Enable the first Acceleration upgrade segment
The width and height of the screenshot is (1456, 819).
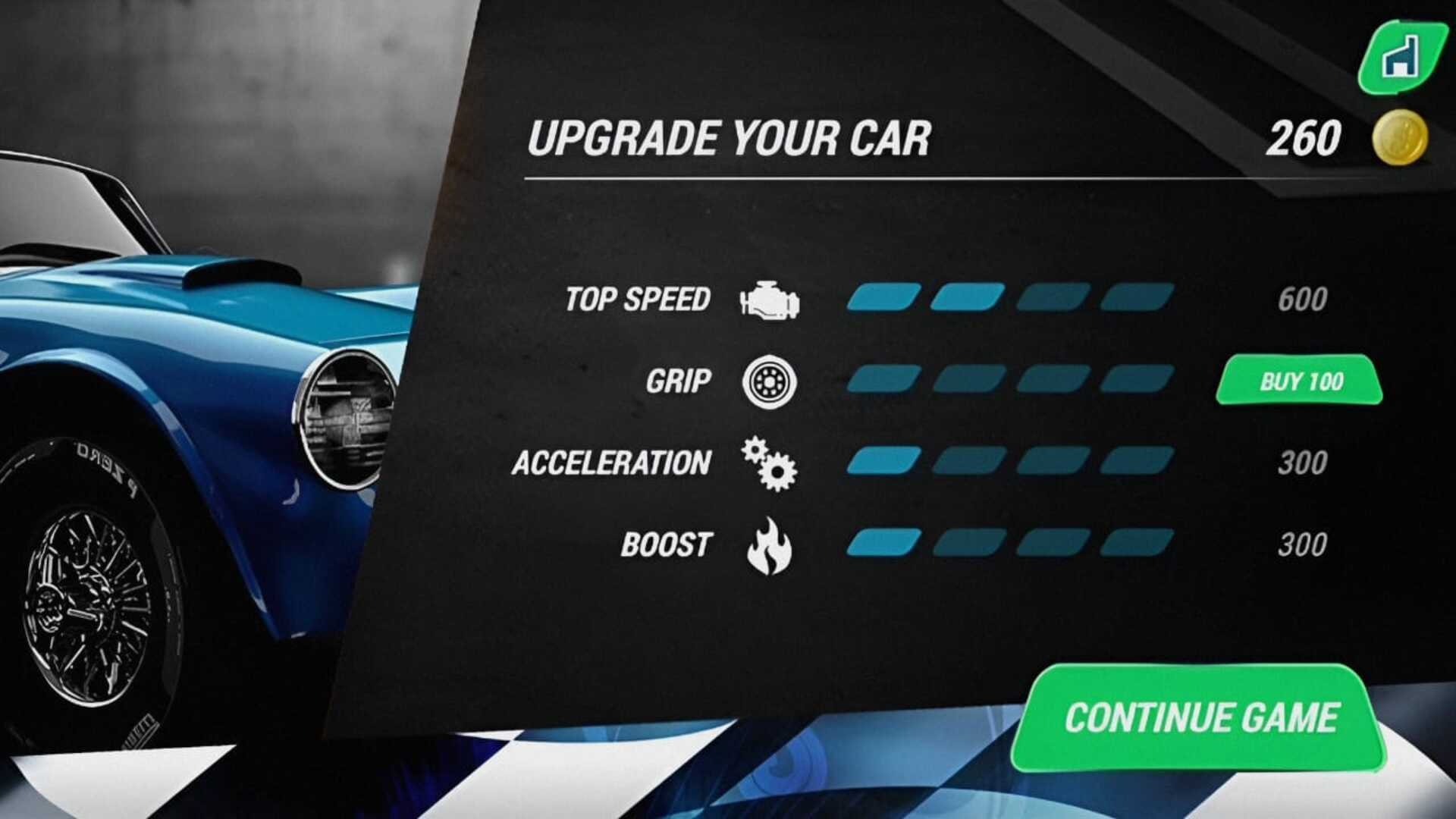coord(884,460)
